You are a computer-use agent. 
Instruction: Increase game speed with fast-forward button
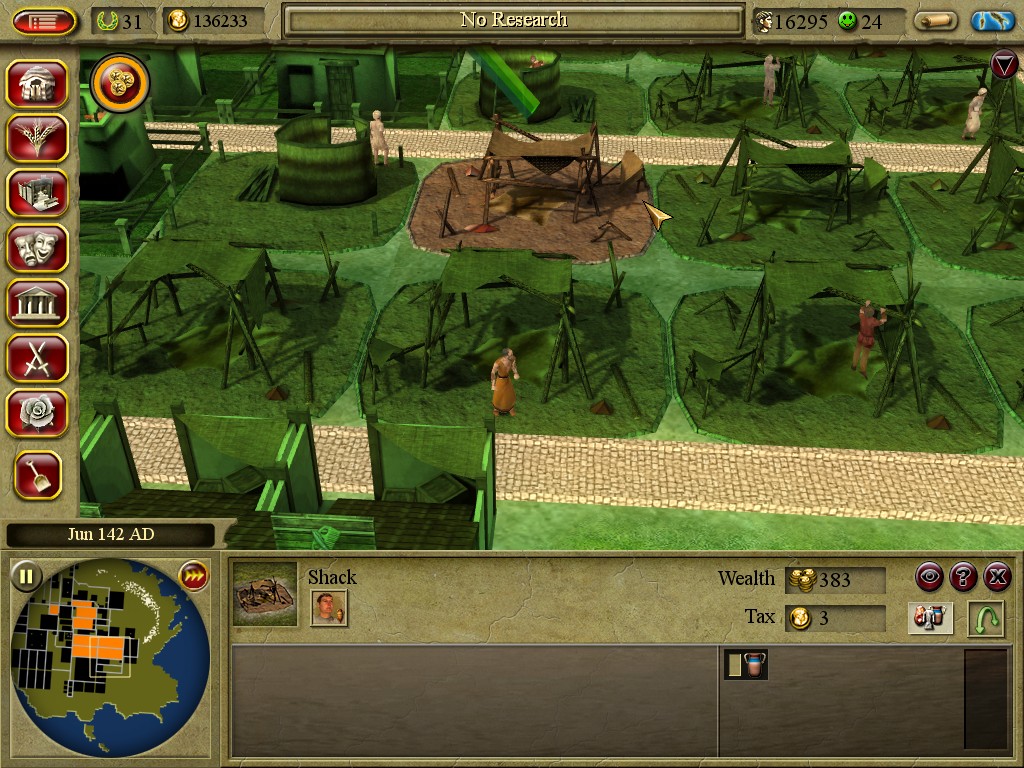[x=193, y=576]
